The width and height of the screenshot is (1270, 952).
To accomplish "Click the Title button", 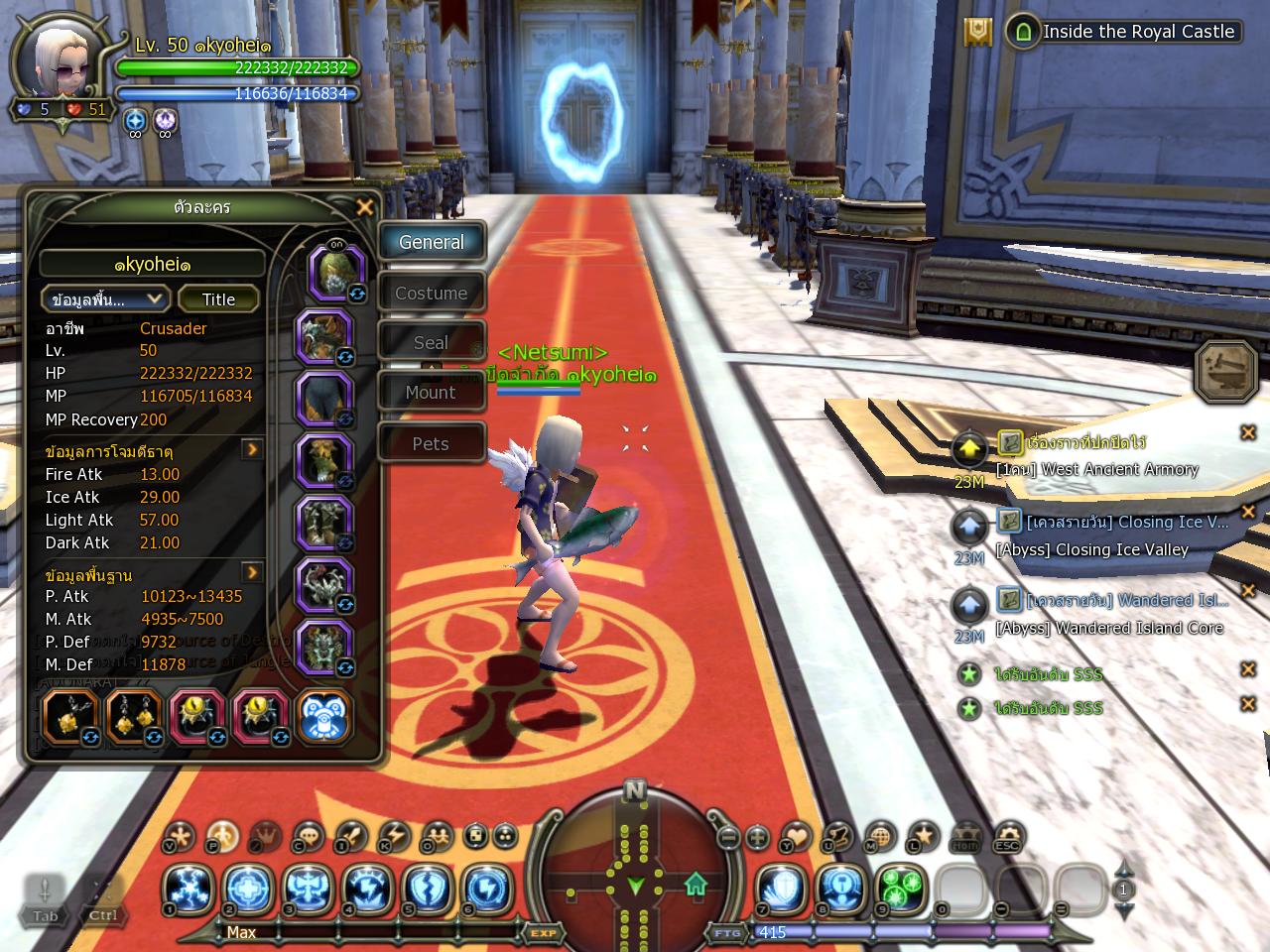I will 218,299.
